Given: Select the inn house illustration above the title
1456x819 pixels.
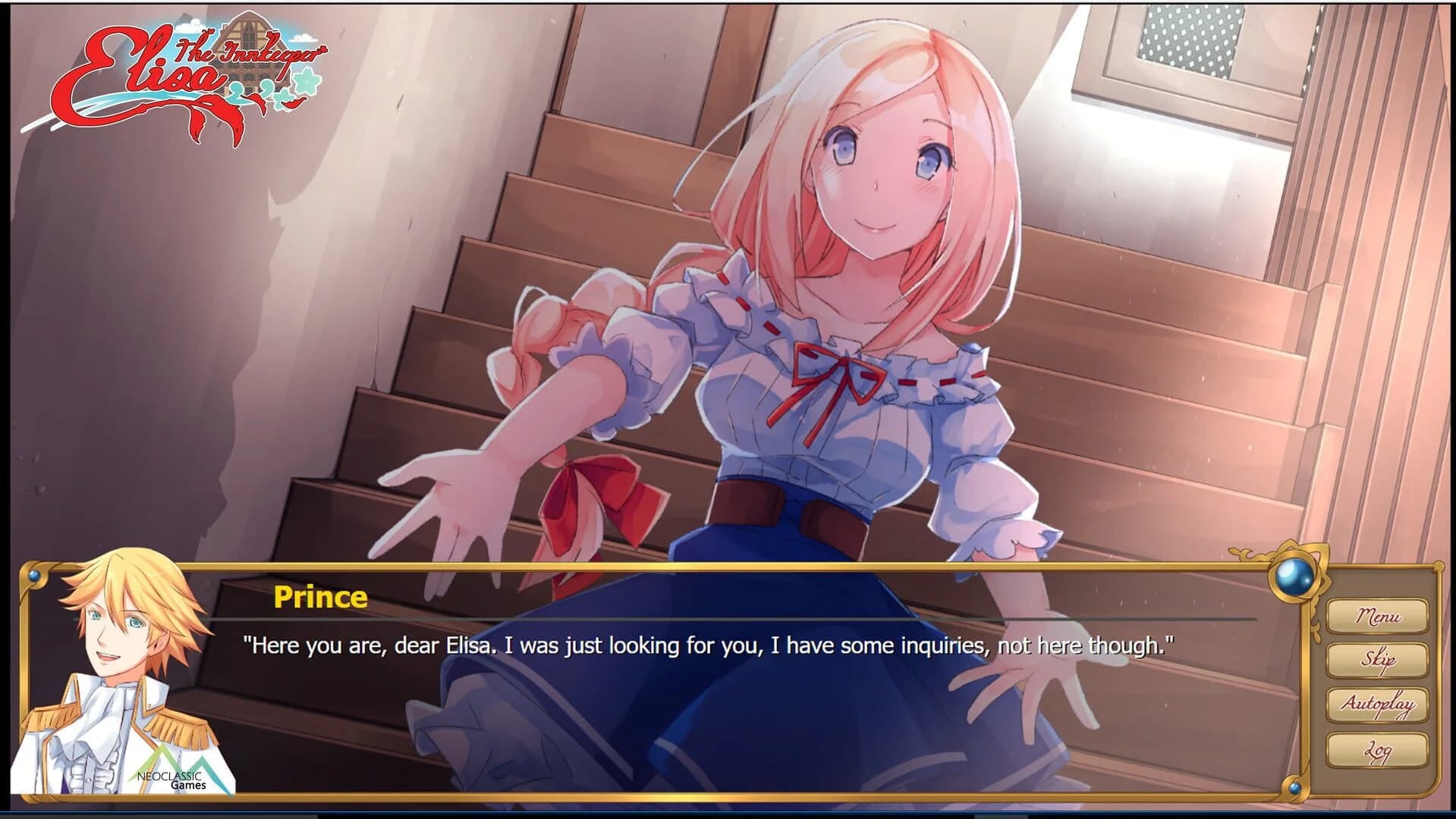Looking at the screenshot, I should 250,30.
